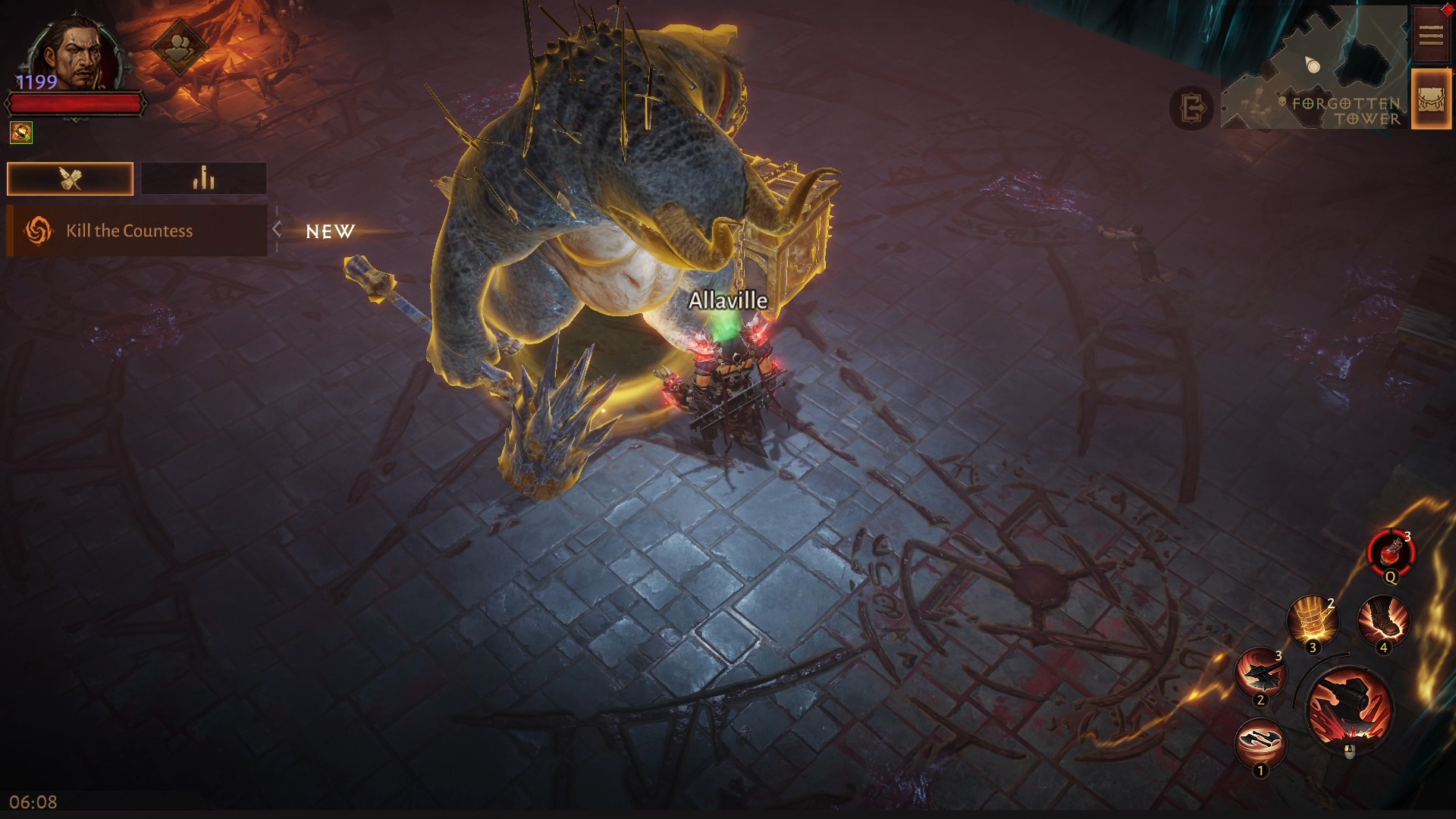Open the hamburger main menu
This screenshot has height=819, width=1456.
pos(1430,35)
